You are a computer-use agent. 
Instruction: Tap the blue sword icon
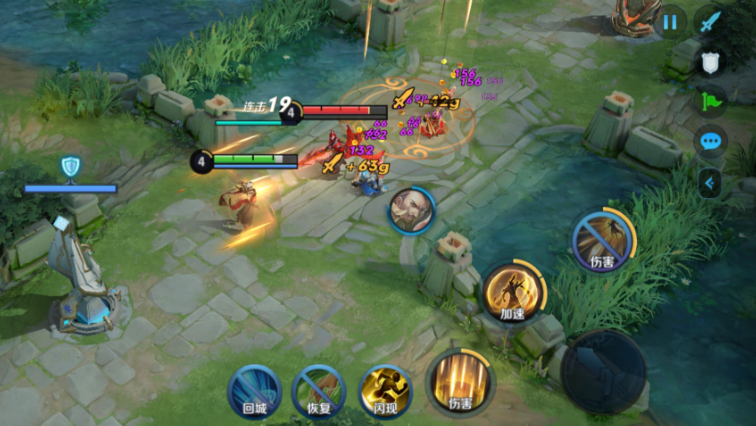711,21
